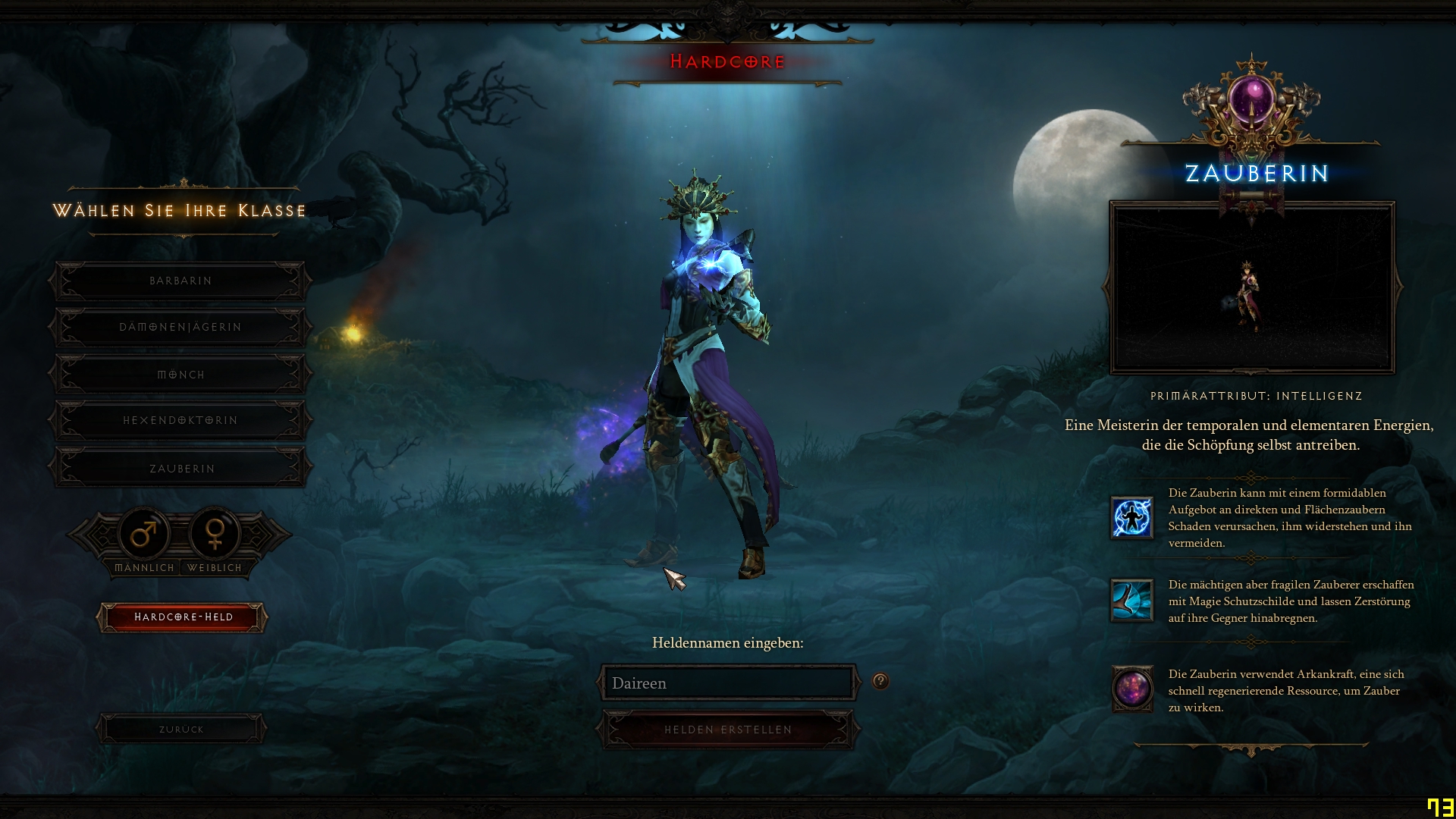Set gender to Weiblich
The image size is (1456, 819).
point(215,535)
